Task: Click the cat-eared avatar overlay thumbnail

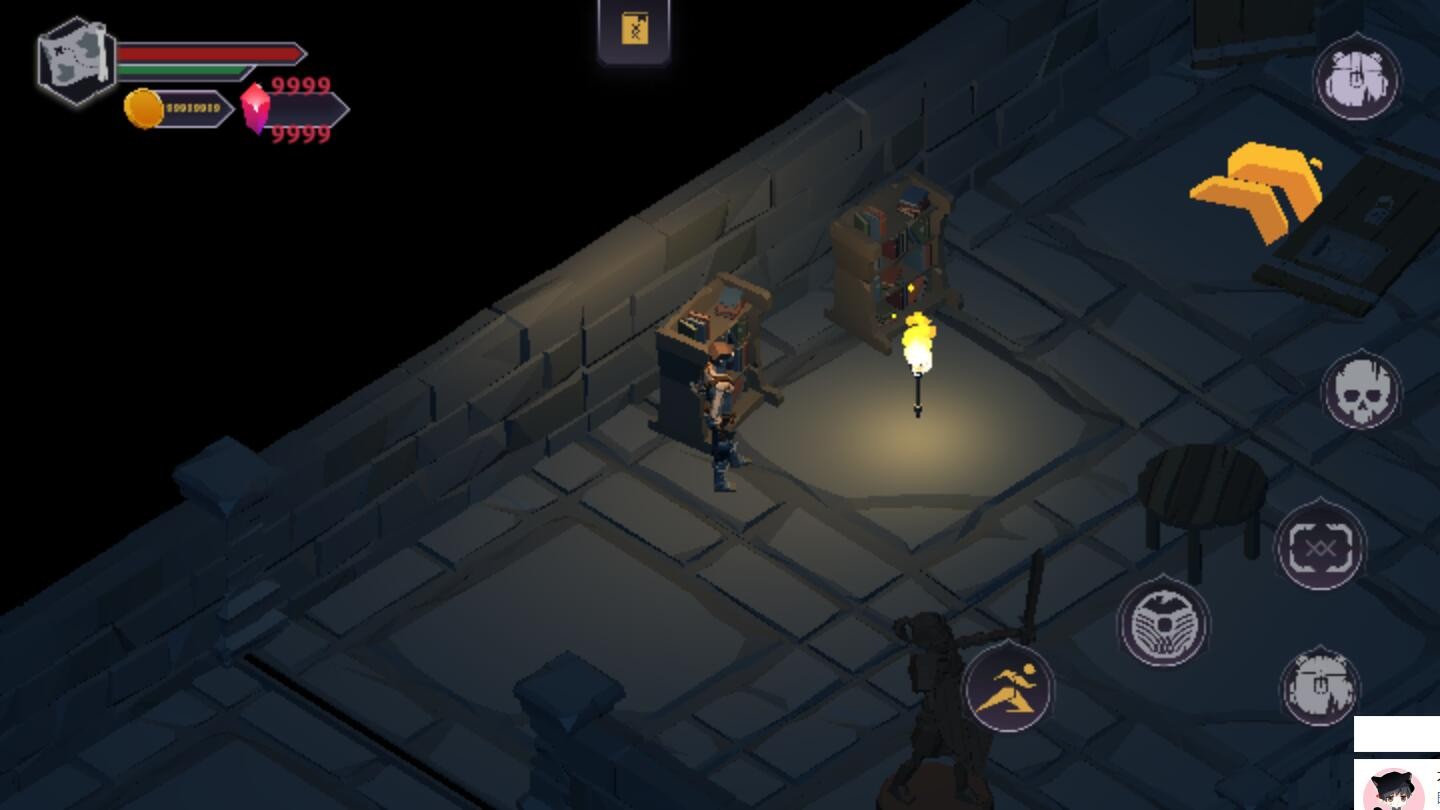Action: (x=1396, y=788)
